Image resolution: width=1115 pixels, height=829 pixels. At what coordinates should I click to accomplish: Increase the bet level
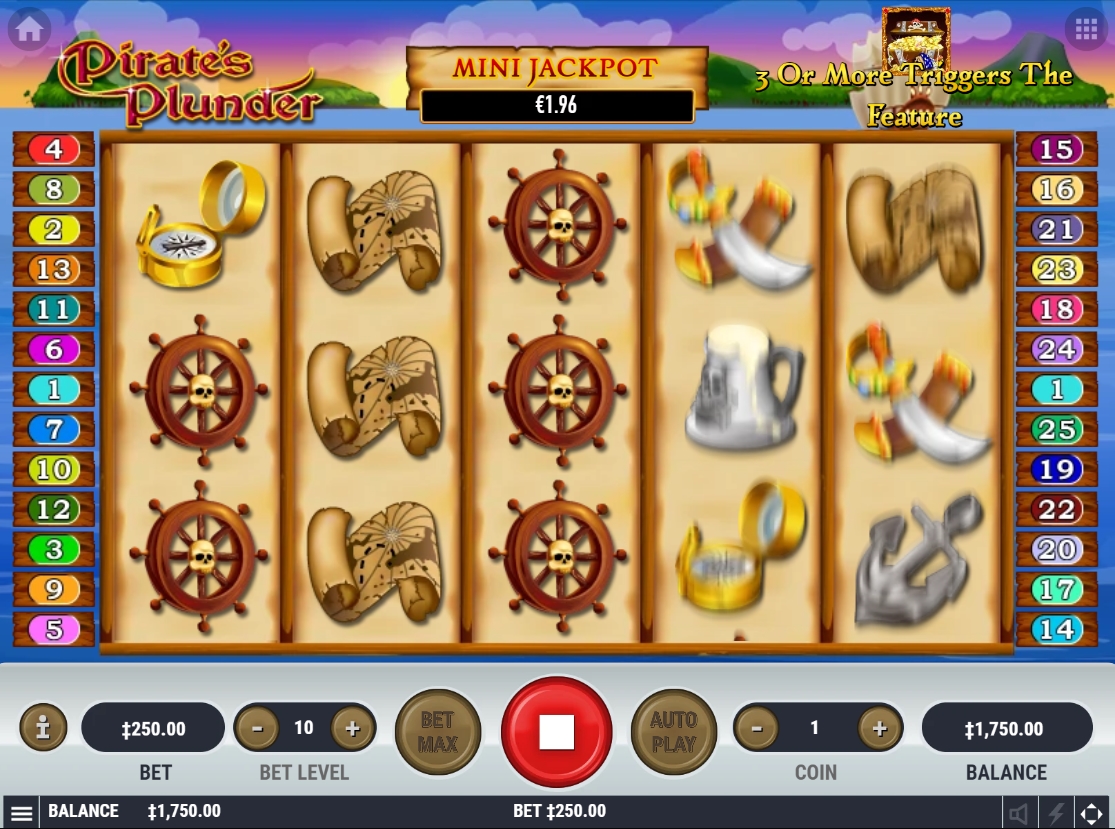point(352,729)
